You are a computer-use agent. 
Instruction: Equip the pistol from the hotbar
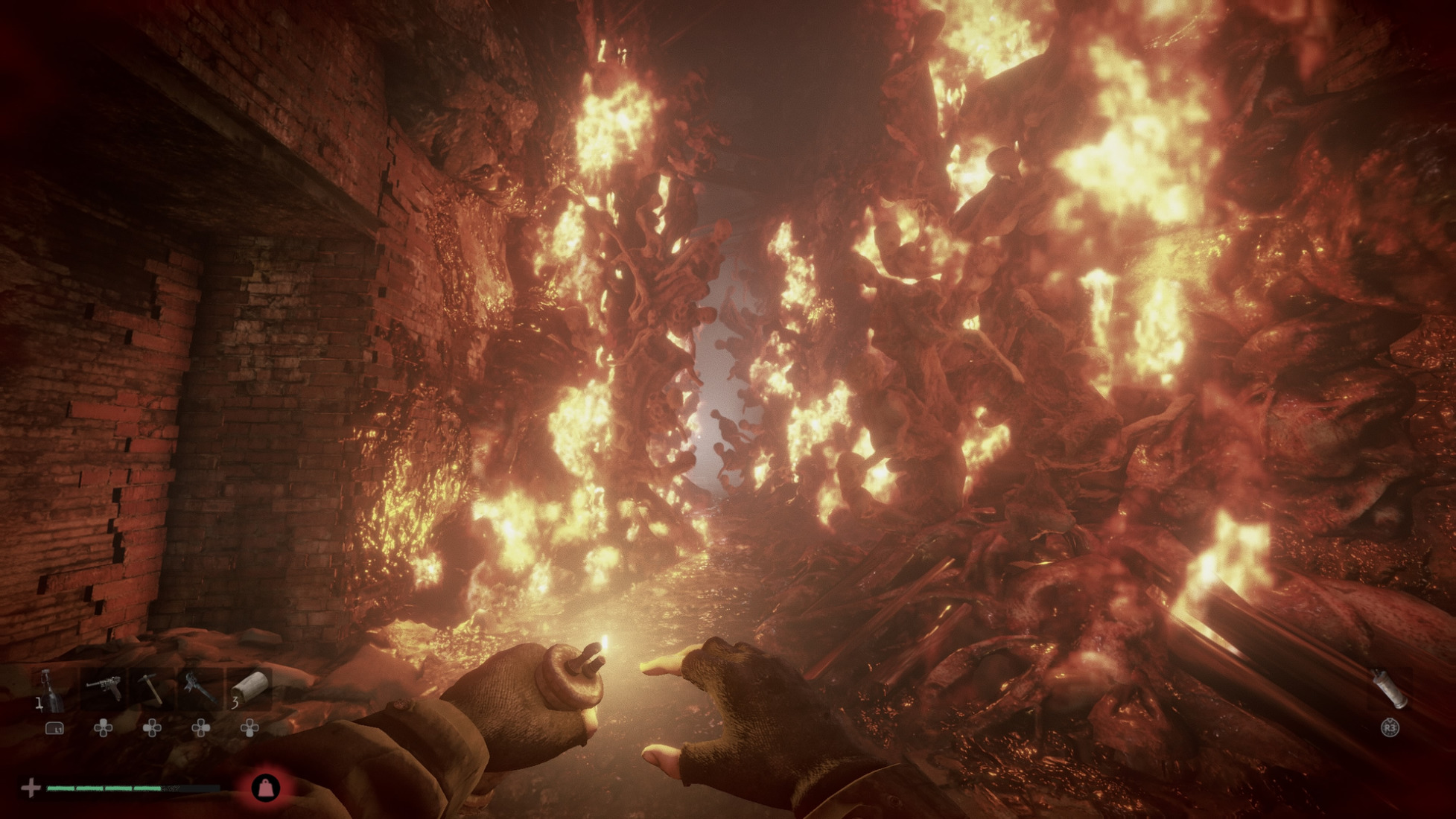[x=103, y=687]
